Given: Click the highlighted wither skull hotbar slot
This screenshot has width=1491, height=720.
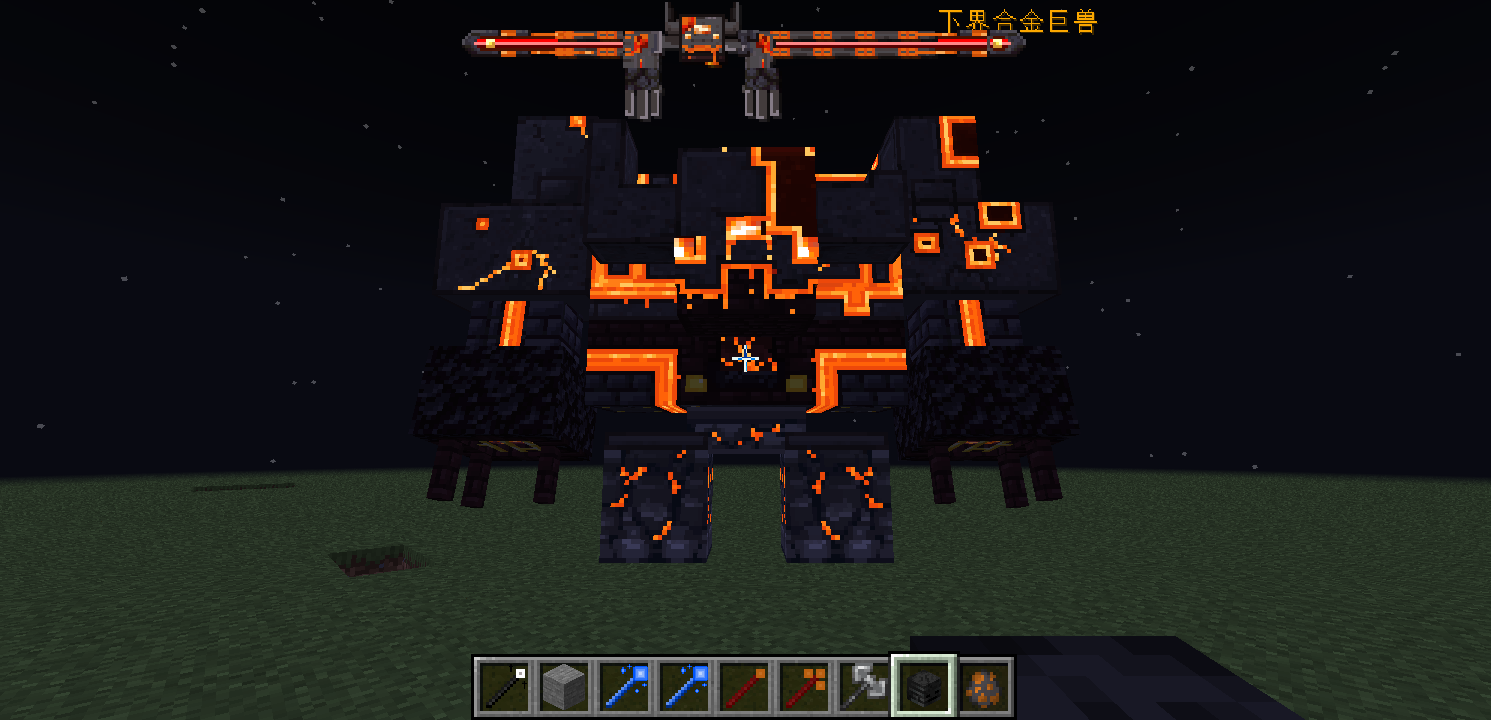Looking at the screenshot, I should pyautogui.click(x=925, y=687).
